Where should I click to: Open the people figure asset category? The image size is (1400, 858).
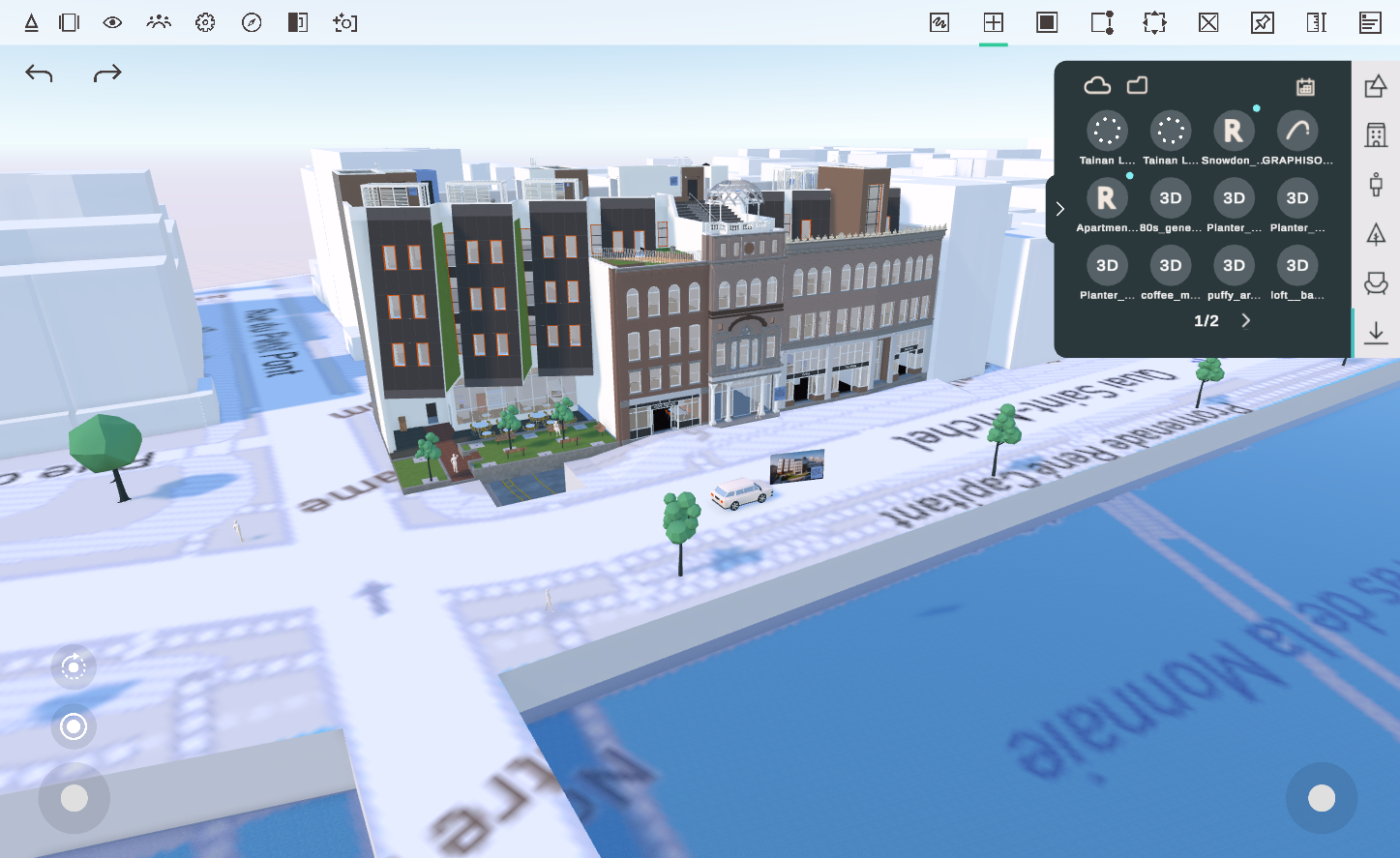pos(1375,184)
